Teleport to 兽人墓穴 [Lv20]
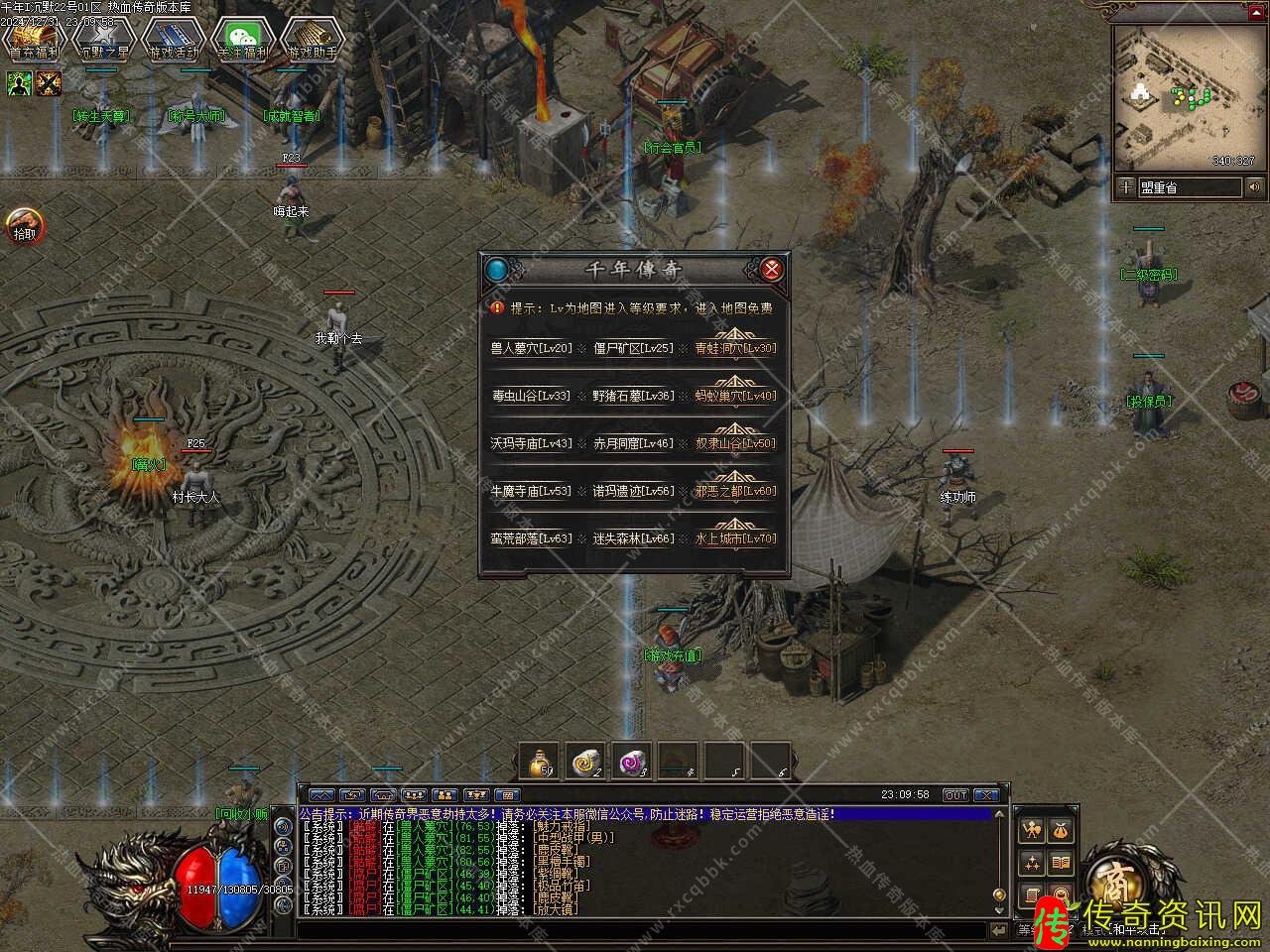Image resolution: width=1270 pixels, height=952 pixels. pos(531,348)
